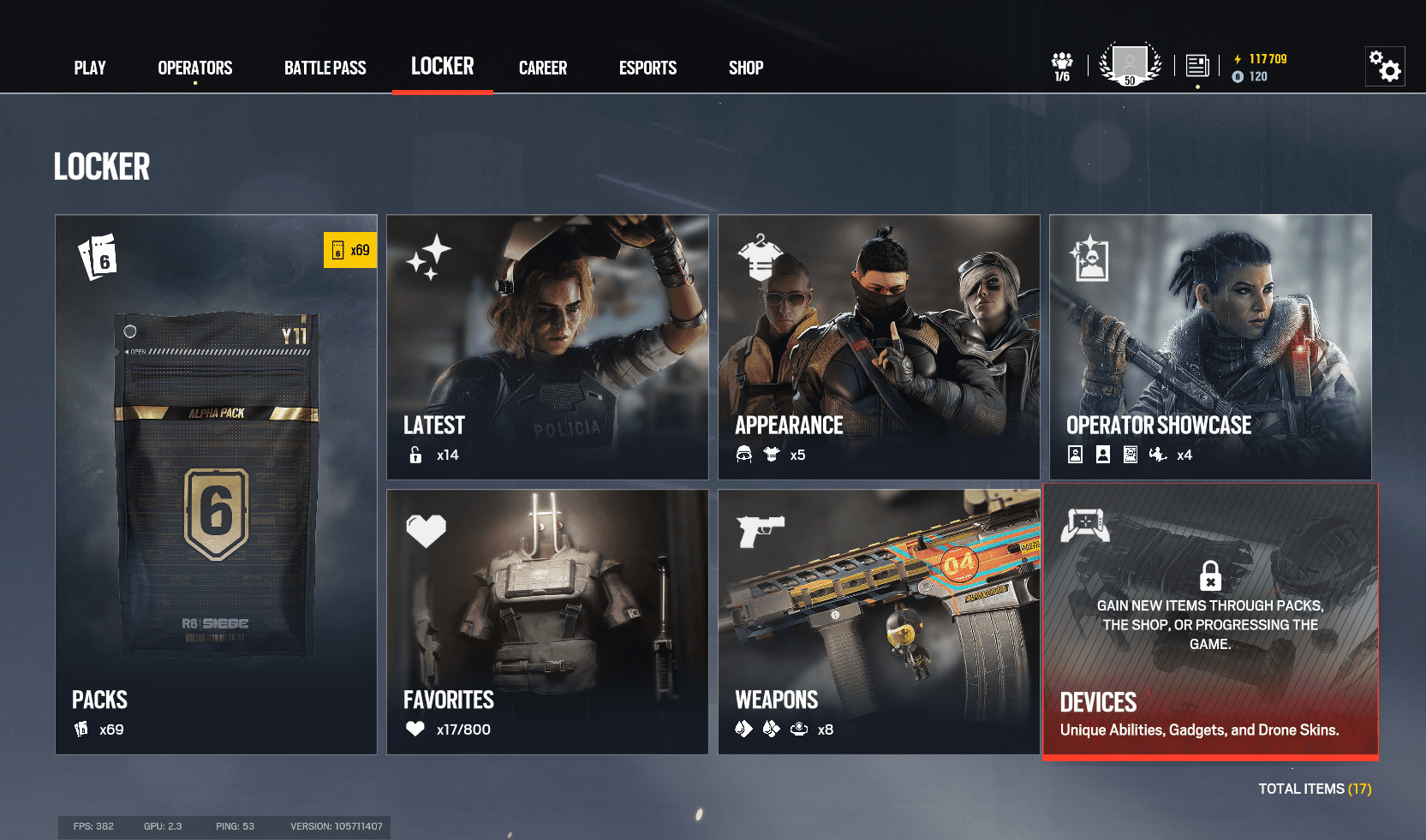
Task: Click the player level 50 profile badge
Action: click(x=1130, y=63)
